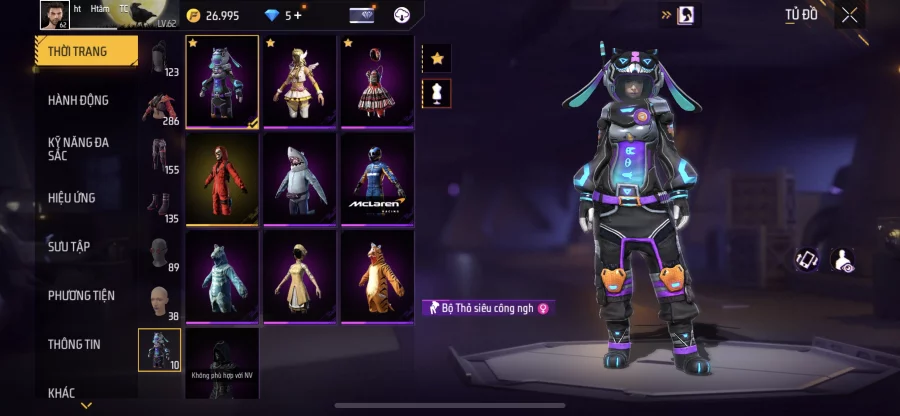Select the shark costume outfit
The image size is (900, 416).
[x=299, y=179]
